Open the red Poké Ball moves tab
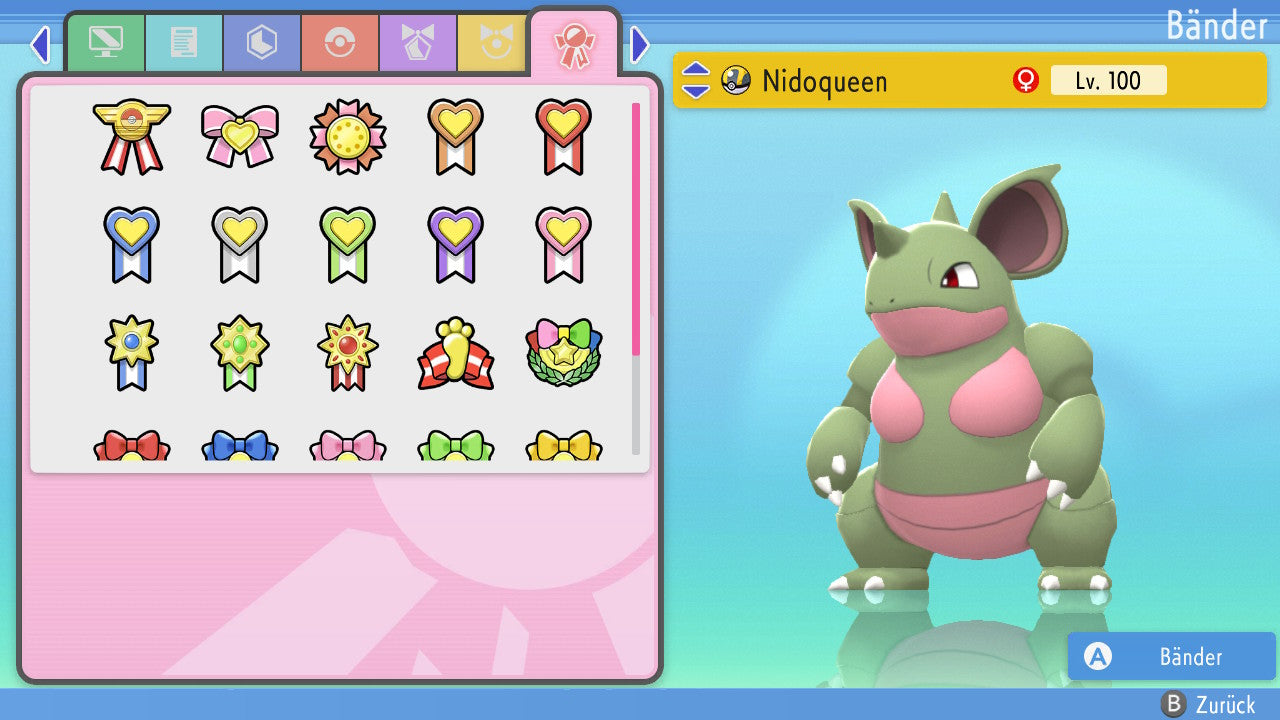Image resolution: width=1280 pixels, height=720 pixels. click(339, 42)
